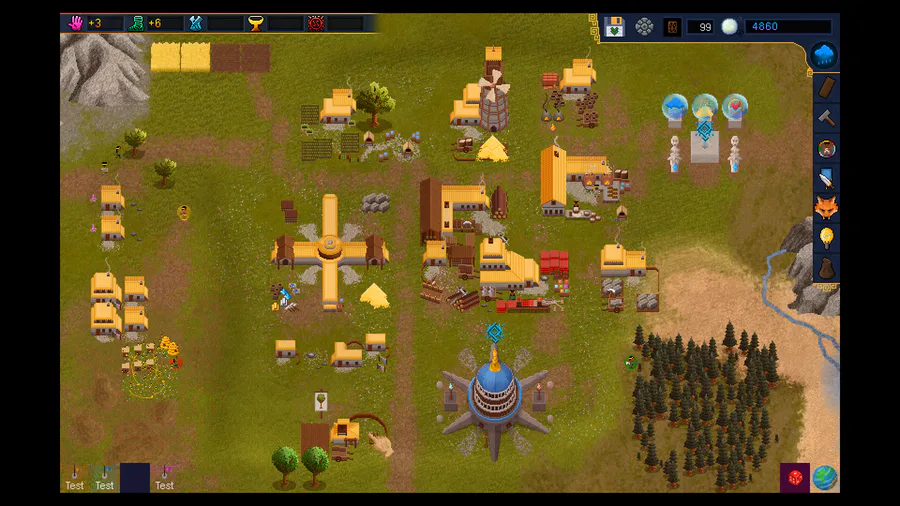Click the yellow lightbulb sidebar icon
Screen dimensions: 900x506
point(826,238)
